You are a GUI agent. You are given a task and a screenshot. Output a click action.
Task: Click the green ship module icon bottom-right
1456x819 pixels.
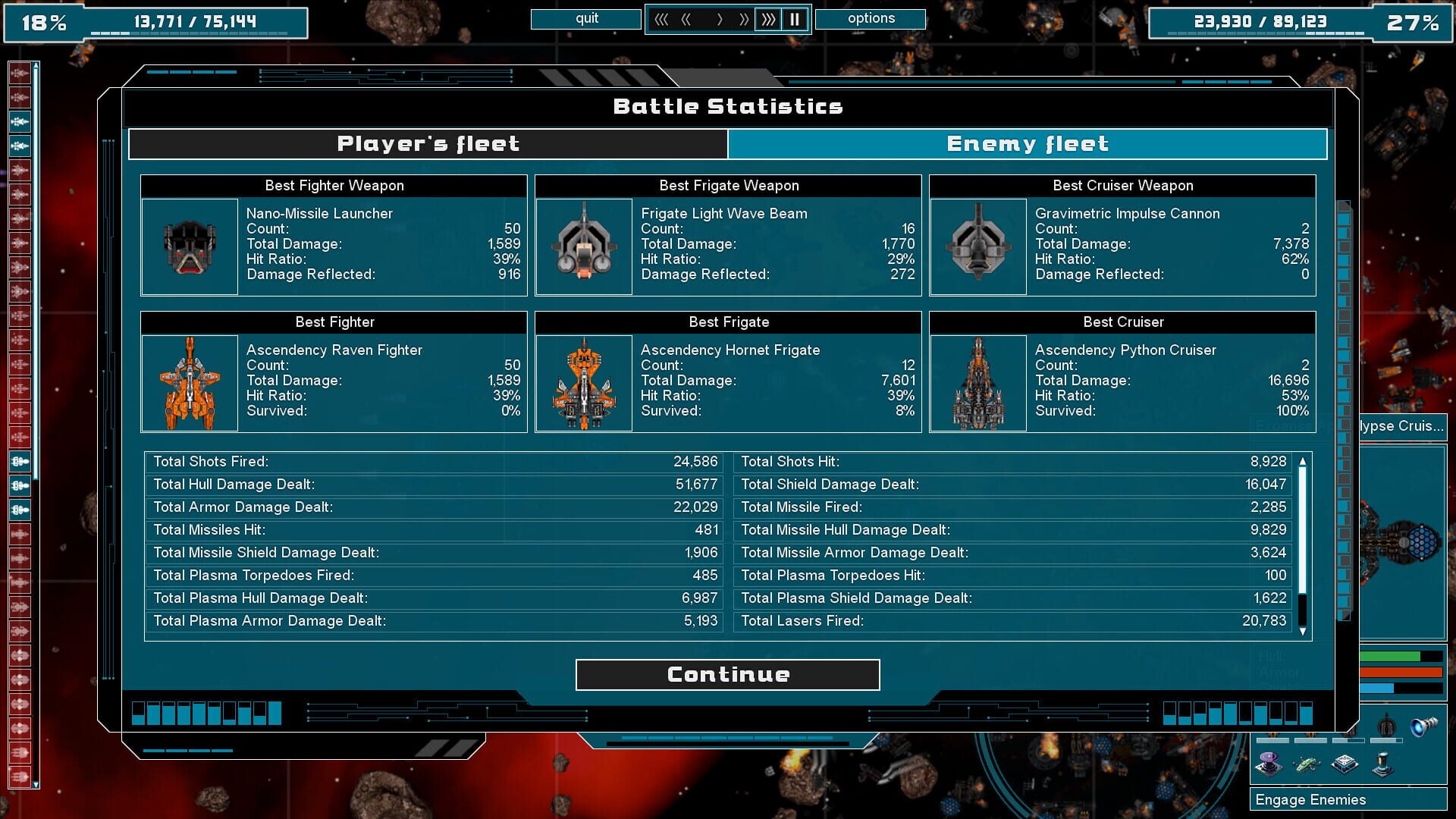[x=1307, y=766]
